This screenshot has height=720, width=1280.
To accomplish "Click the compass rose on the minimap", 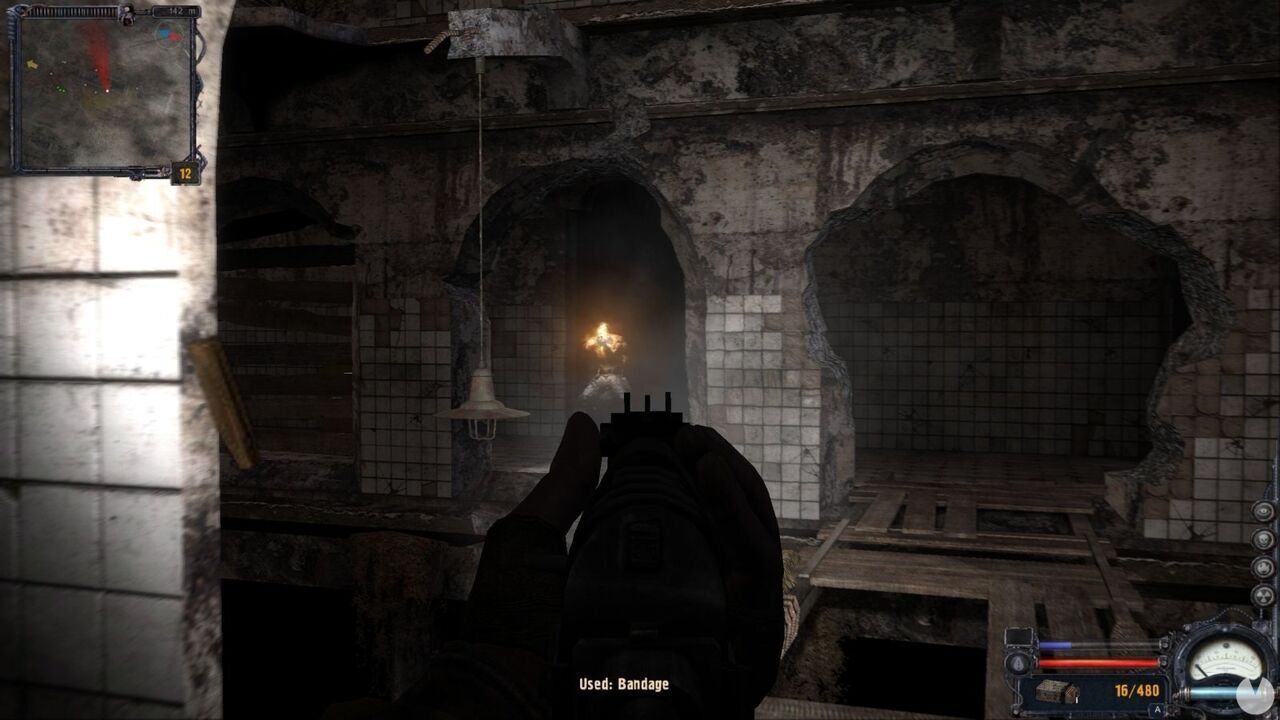I will pyautogui.click(x=168, y=36).
